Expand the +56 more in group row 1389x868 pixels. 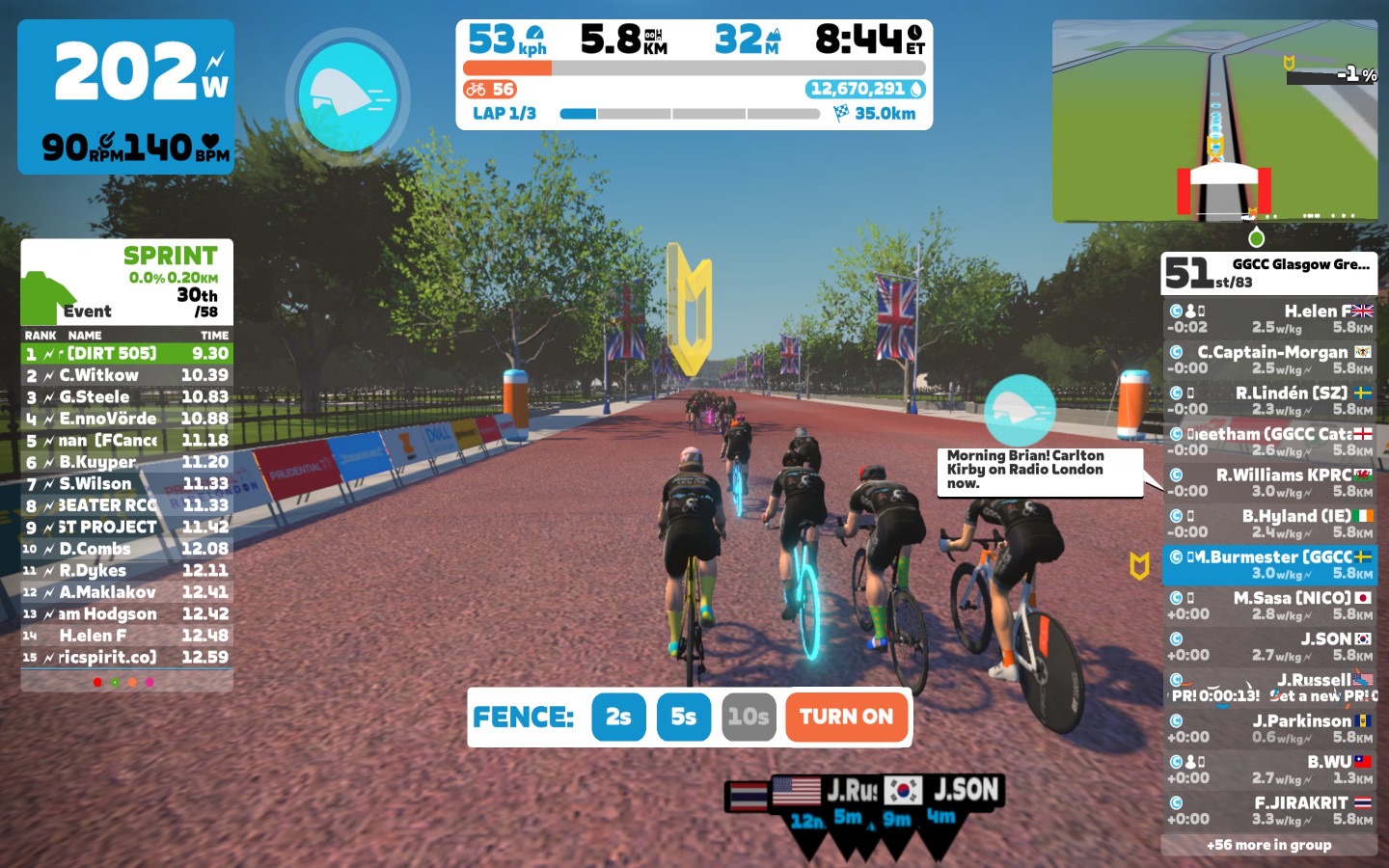click(1268, 845)
